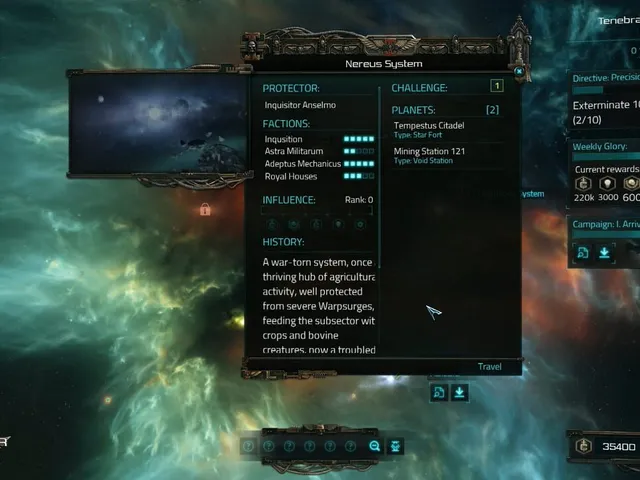Click the padlock icon under the preview
The height and width of the screenshot is (480, 640).
(205, 210)
